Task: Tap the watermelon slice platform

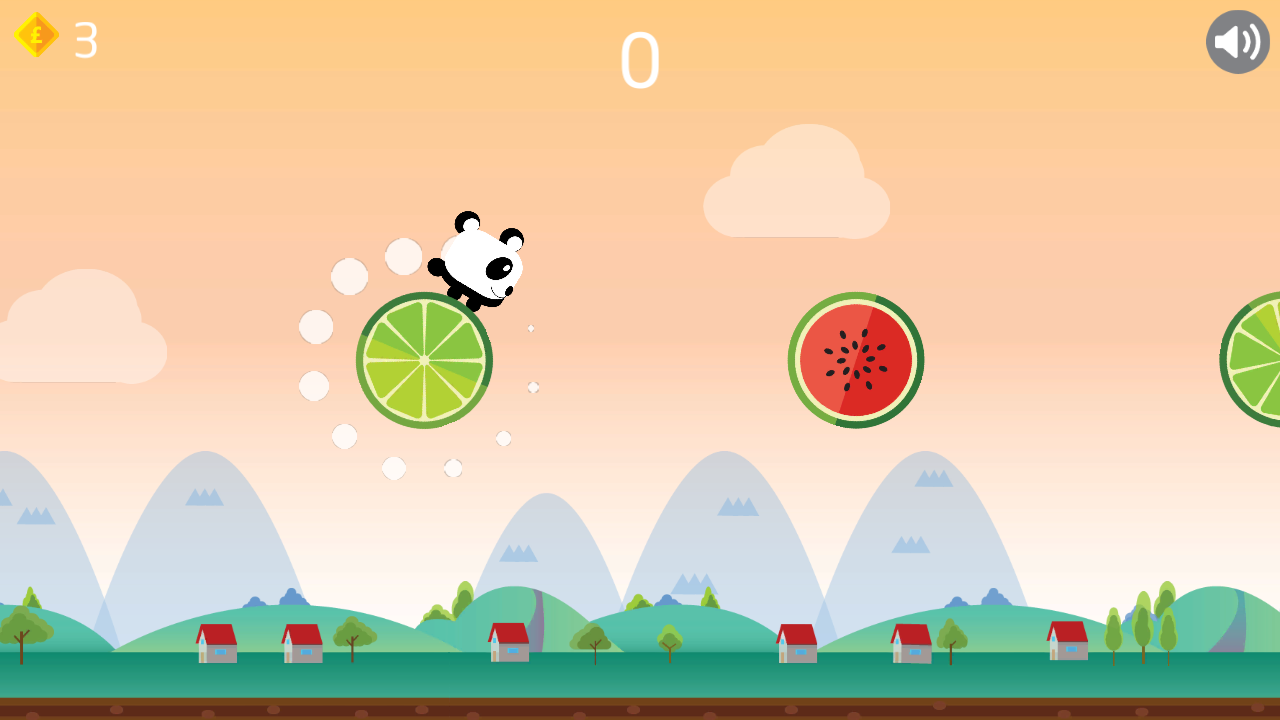Action: coord(856,358)
